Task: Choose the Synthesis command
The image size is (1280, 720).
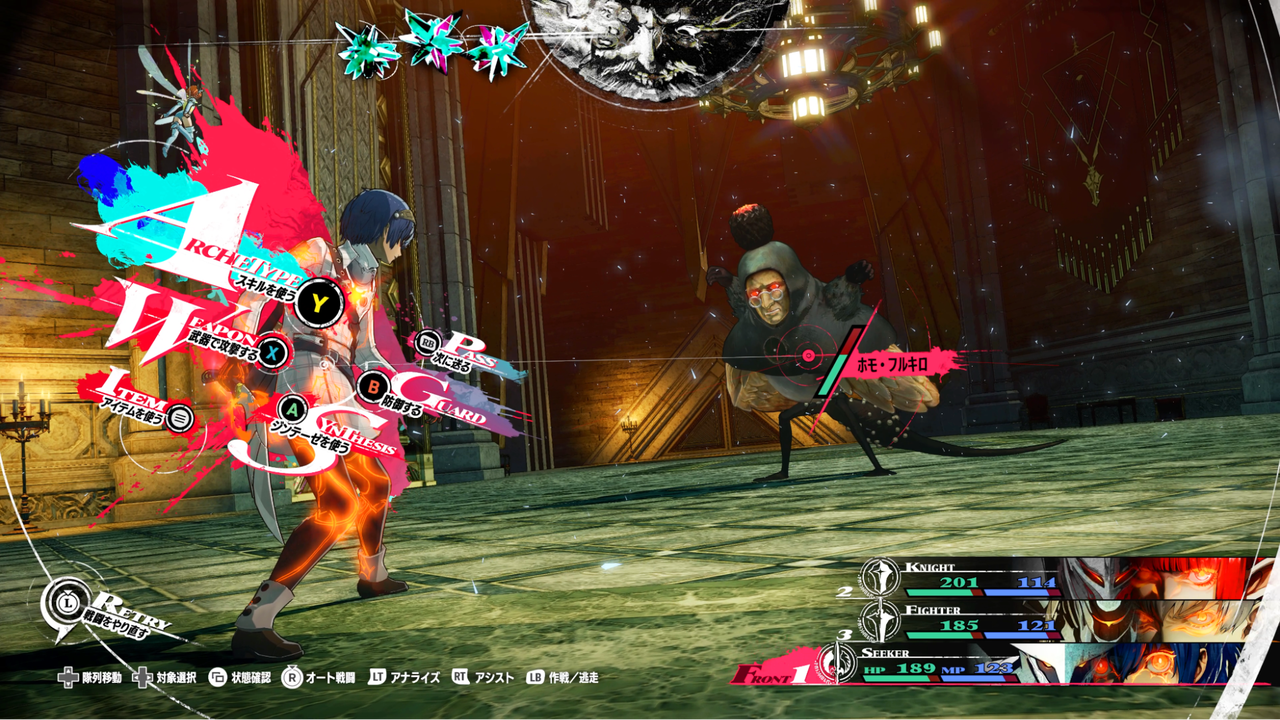Action: (293, 409)
